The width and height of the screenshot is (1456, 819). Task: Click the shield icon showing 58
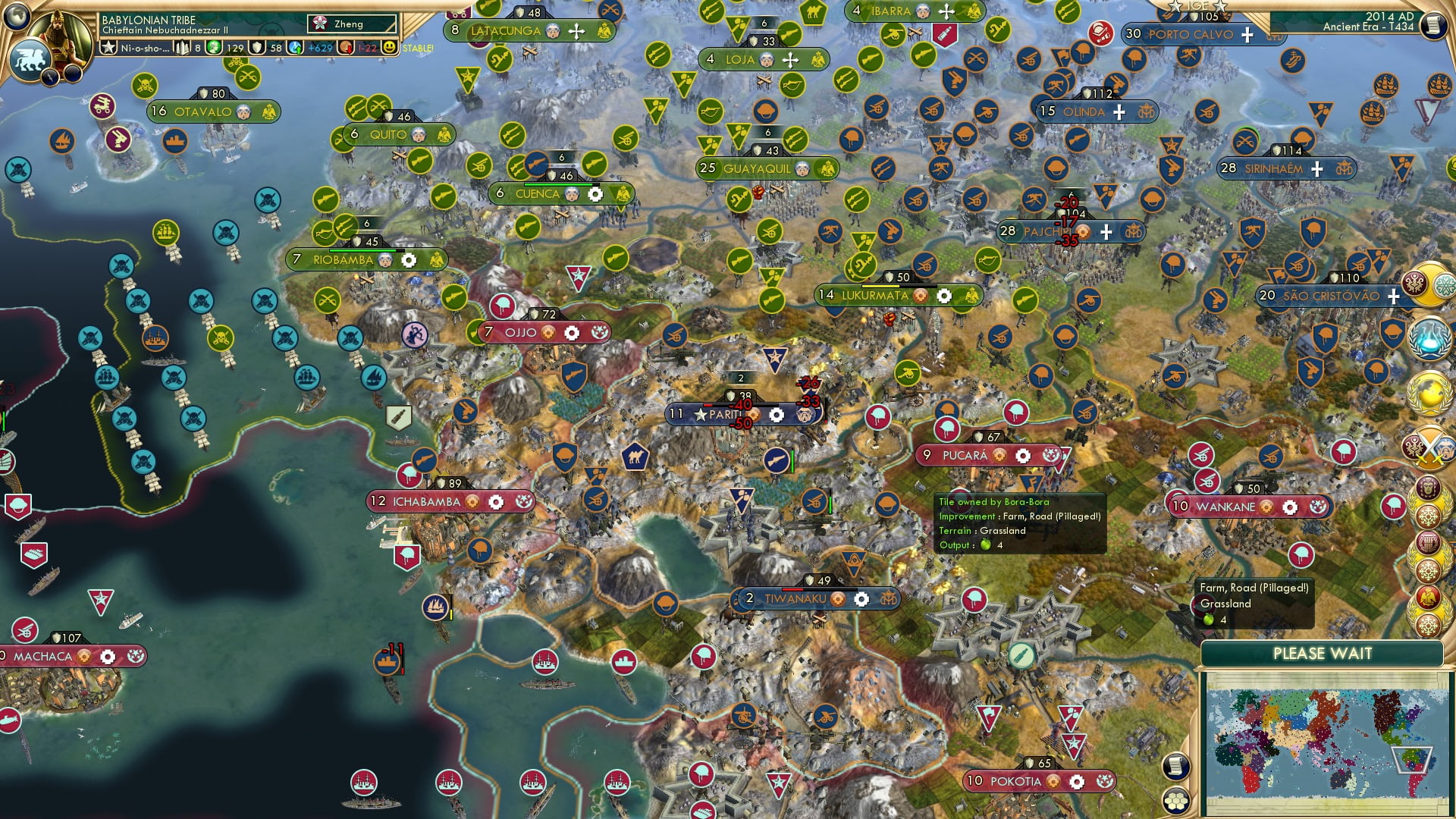(256, 48)
